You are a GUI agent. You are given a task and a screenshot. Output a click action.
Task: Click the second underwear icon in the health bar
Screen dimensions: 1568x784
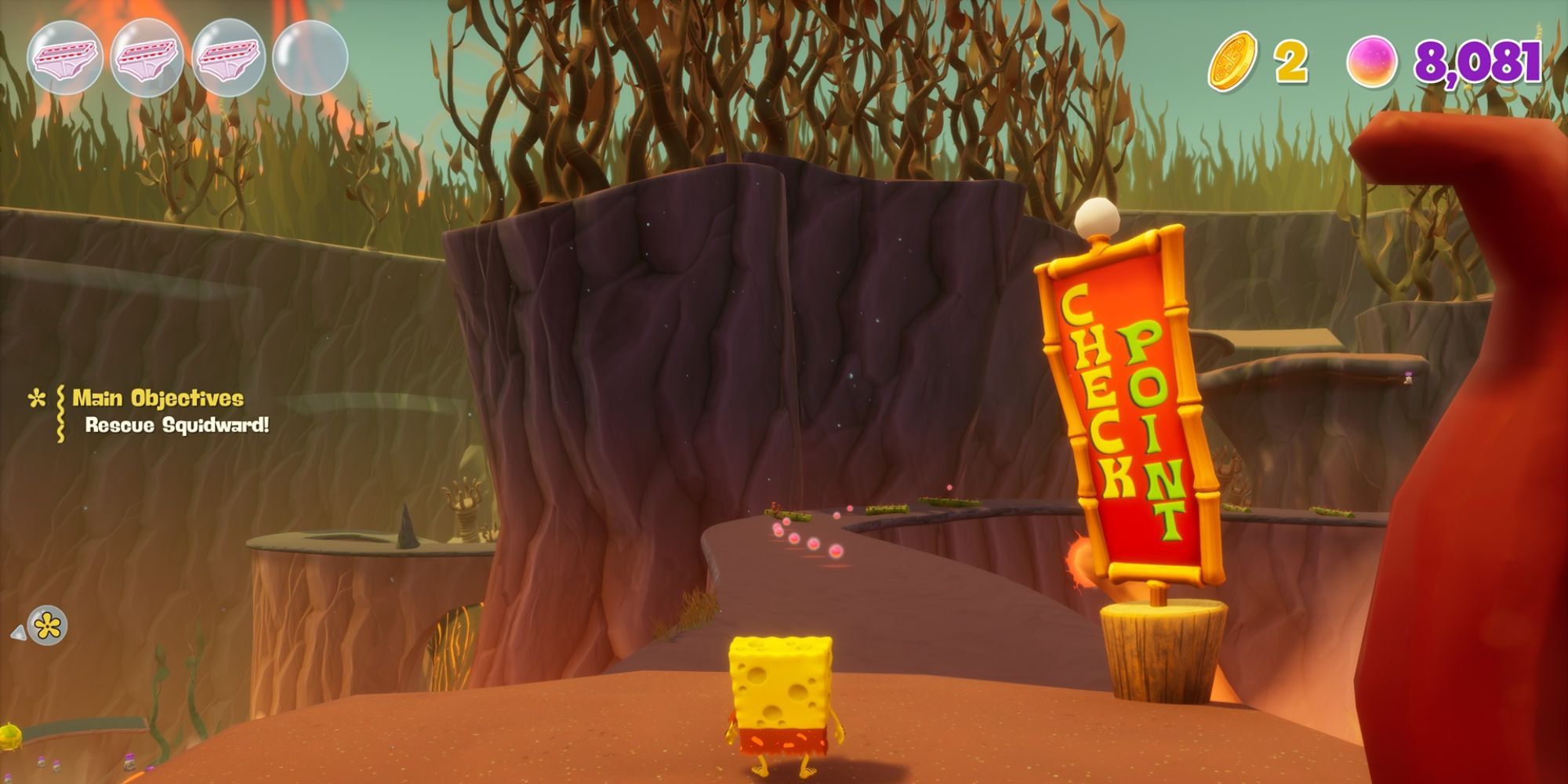pyautogui.click(x=147, y=55)
